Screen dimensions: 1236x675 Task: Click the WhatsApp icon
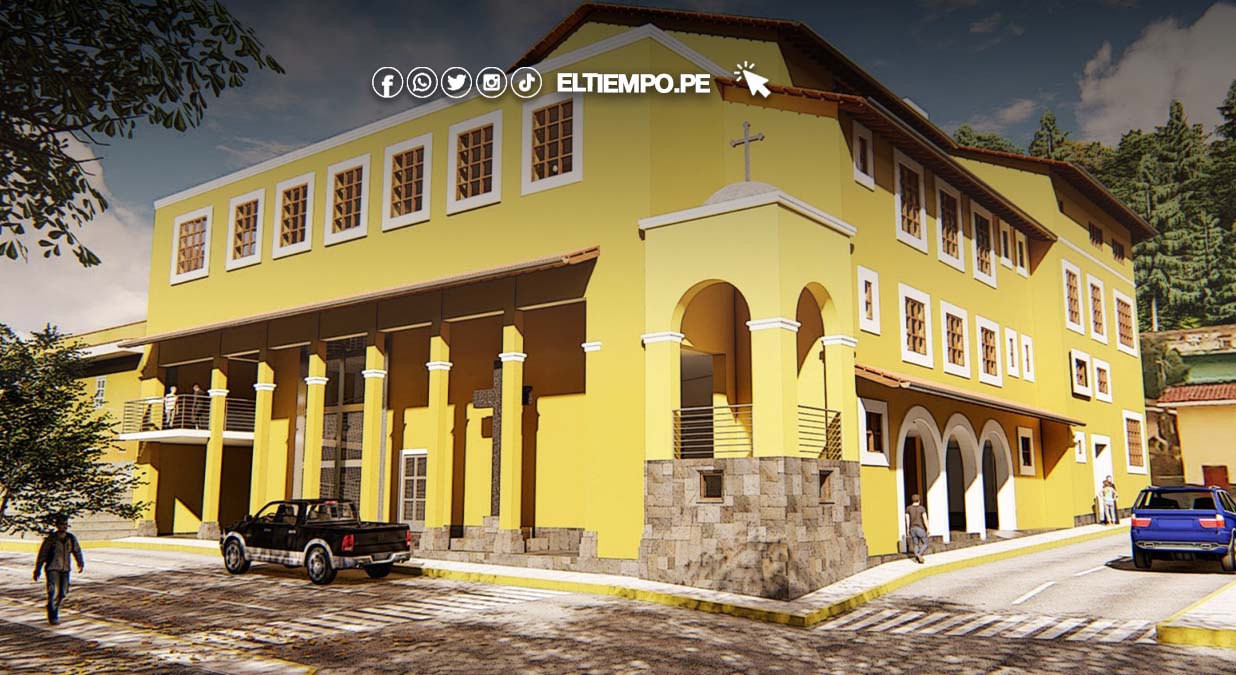pyautogui.click(x=422, y=82)
